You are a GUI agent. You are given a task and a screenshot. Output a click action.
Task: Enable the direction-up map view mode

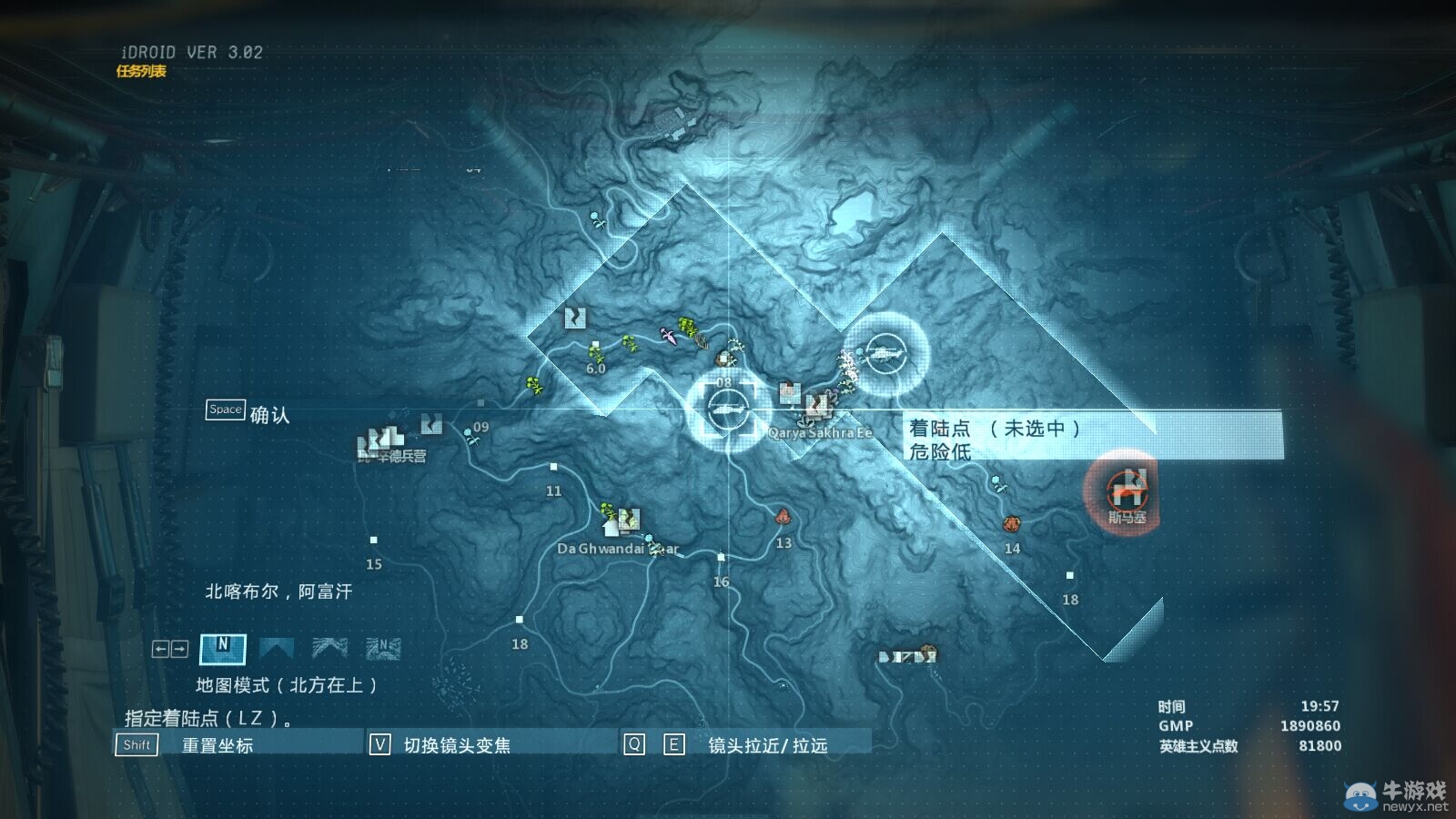(x=278, y=648)
